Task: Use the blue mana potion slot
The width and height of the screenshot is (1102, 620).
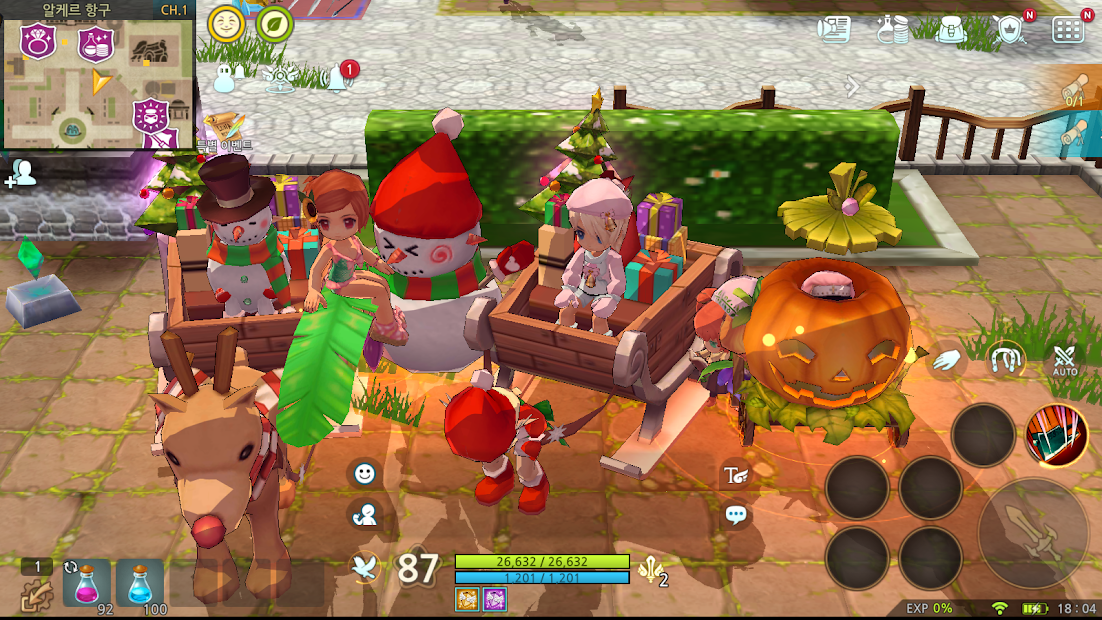Action: pyautogui.click(x=140, y=583)
